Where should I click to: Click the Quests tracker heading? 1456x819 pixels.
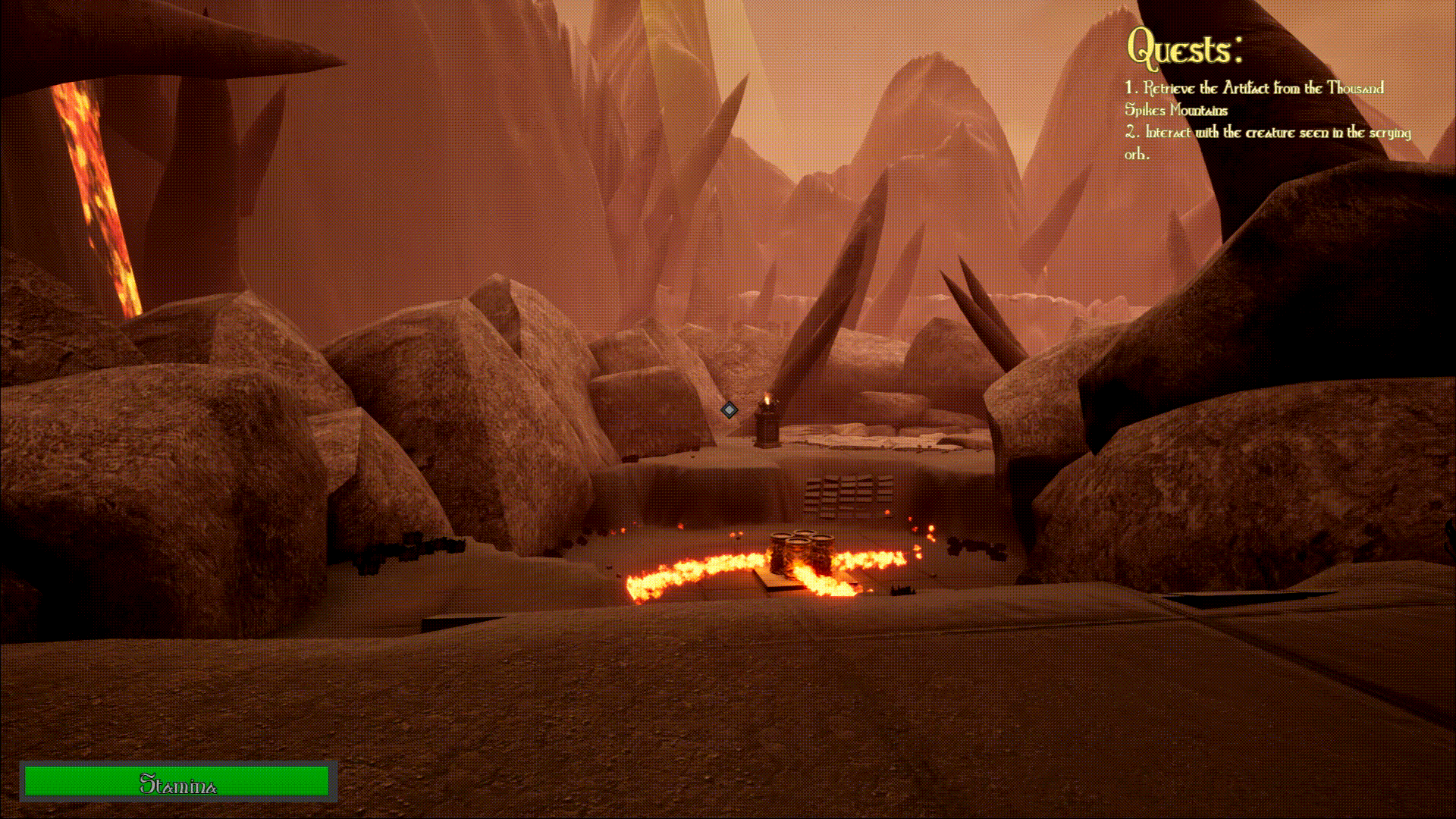pos(1185,49)
